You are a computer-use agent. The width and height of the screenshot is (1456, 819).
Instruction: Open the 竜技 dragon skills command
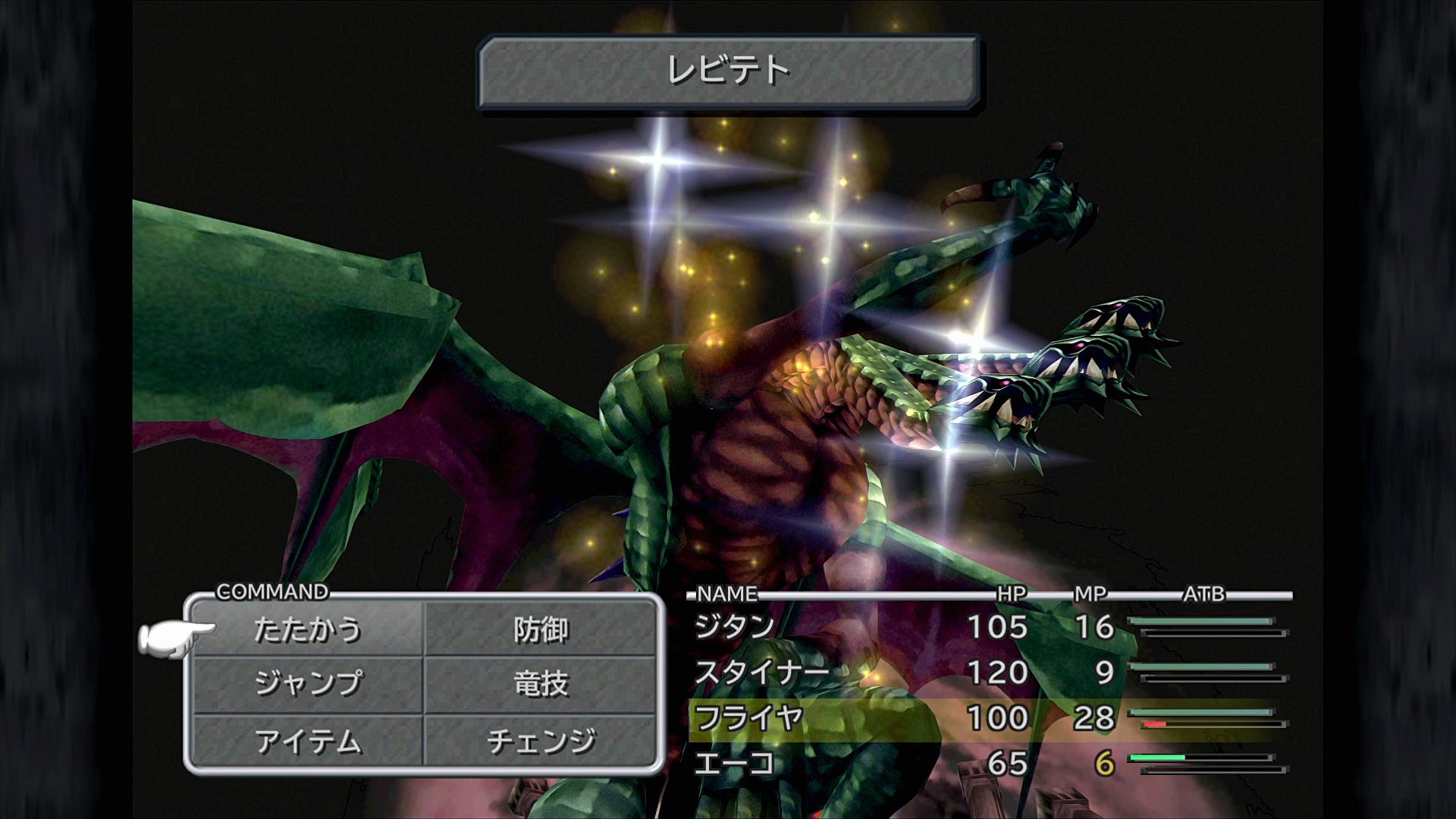pyautogui.click(x=540, y=684)
